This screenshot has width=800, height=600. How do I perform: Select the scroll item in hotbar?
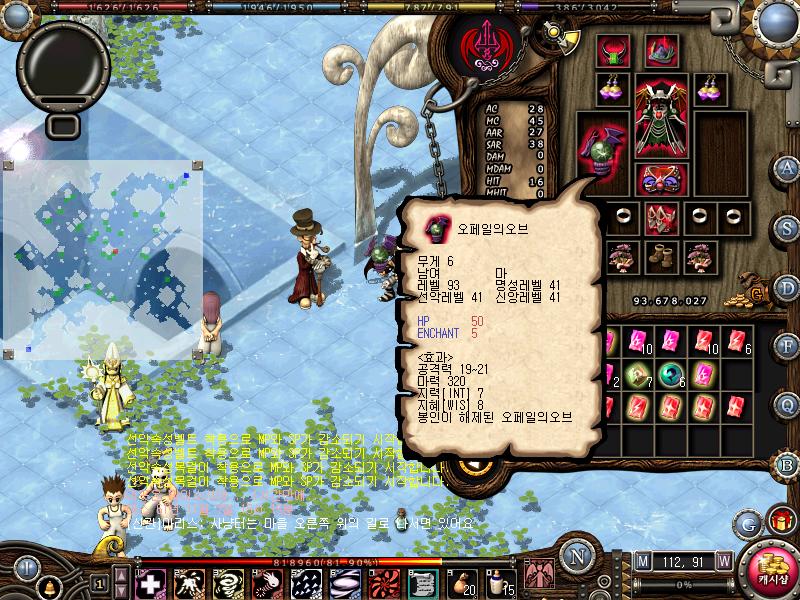pos(424,582)
